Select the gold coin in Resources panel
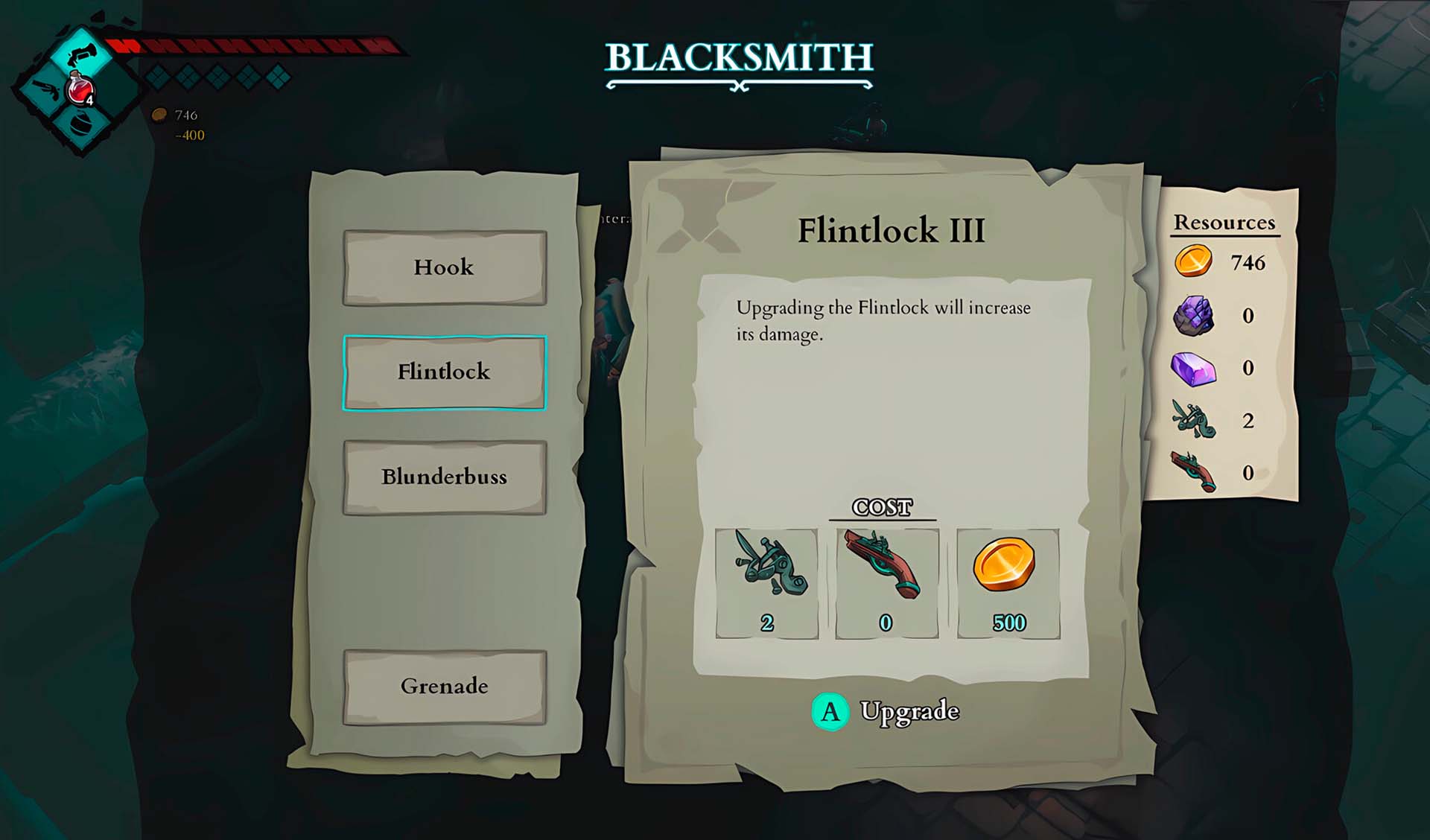The image size is (1430, 840). click(x=1193, y=261)
